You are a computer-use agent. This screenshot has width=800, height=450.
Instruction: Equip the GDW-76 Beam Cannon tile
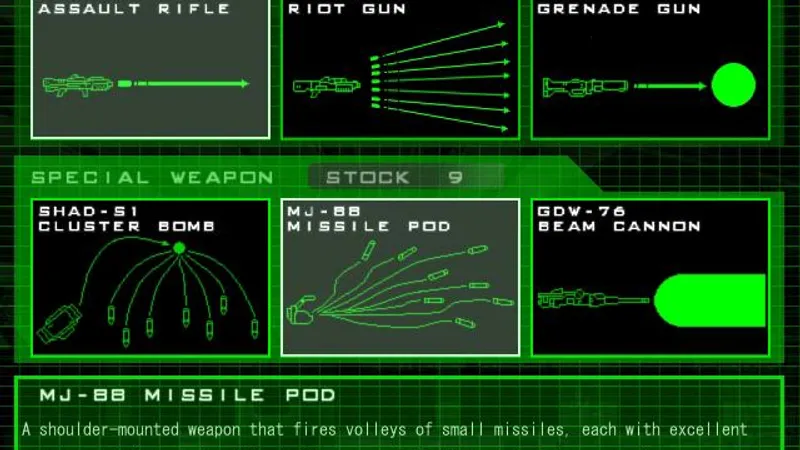[650, 278]
